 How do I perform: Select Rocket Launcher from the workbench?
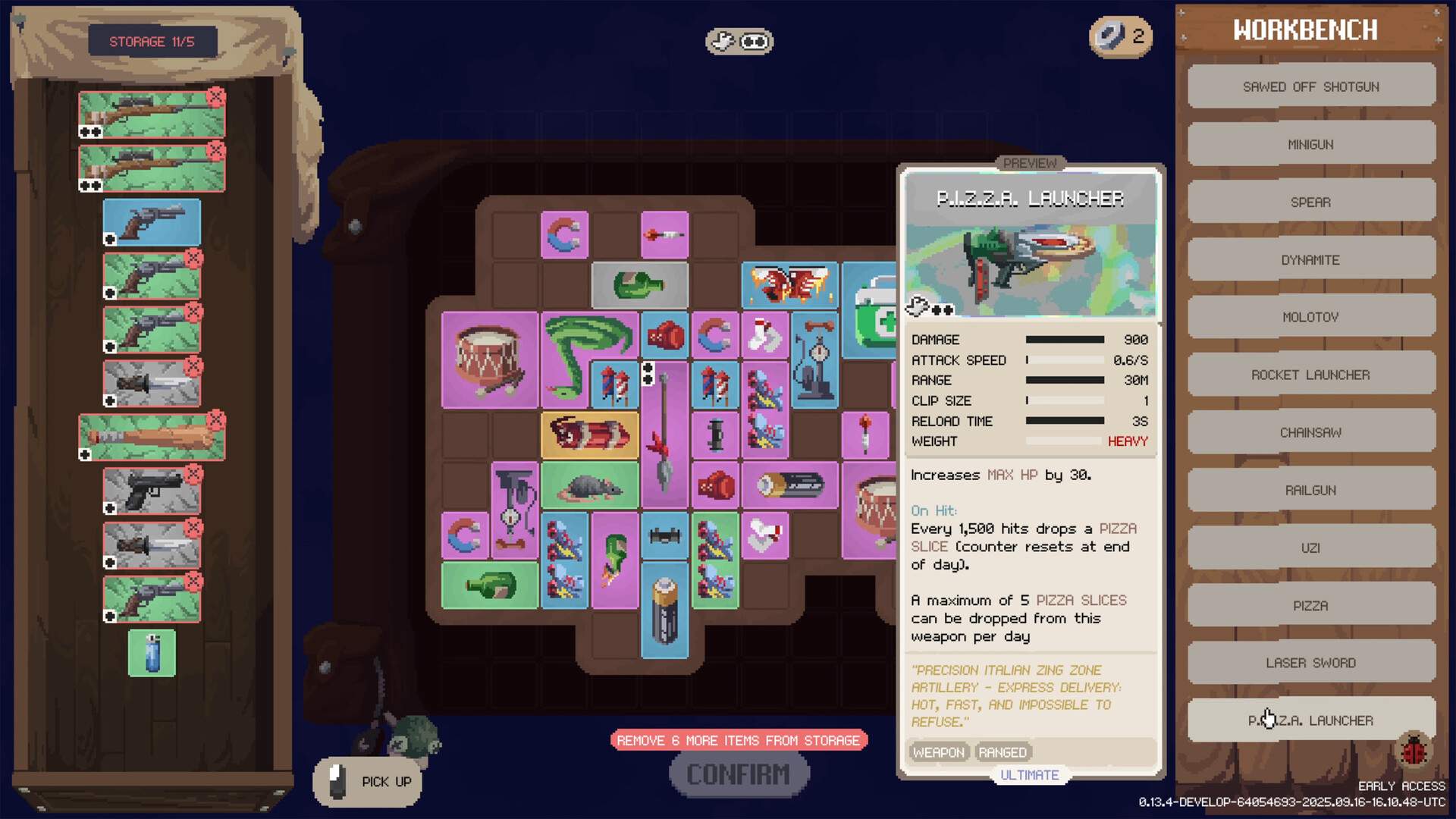1310,375
